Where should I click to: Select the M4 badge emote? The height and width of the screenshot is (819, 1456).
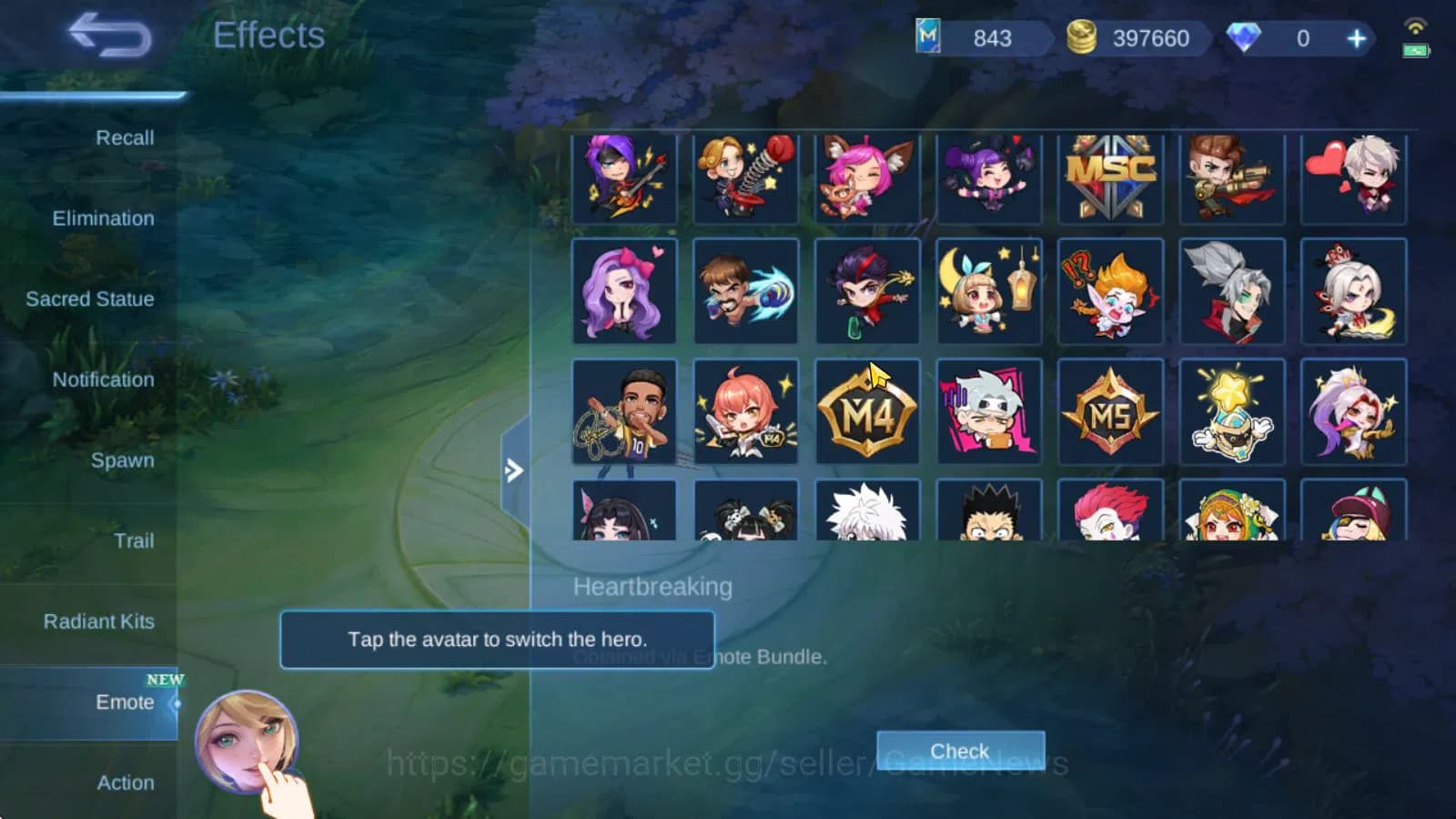click(x=866, y=412)
